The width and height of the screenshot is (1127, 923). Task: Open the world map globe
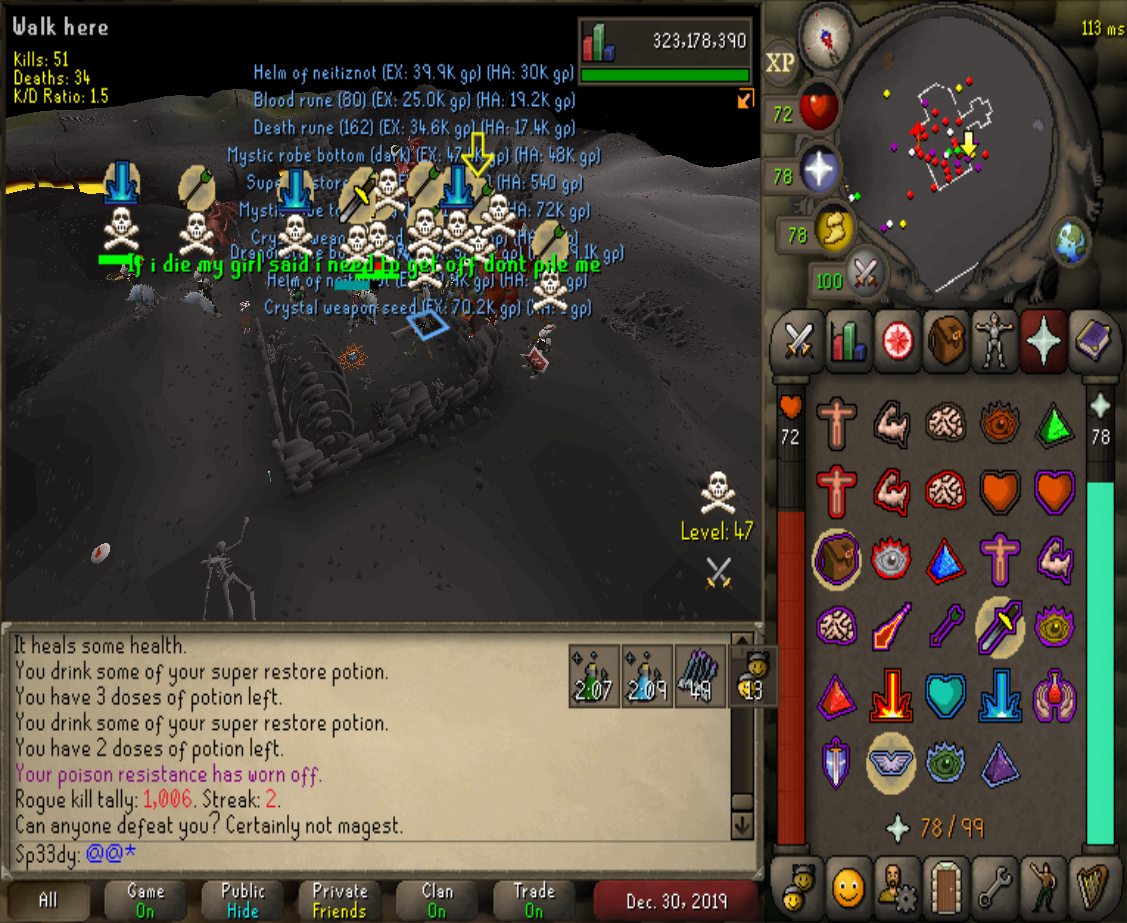point(1072,242)
